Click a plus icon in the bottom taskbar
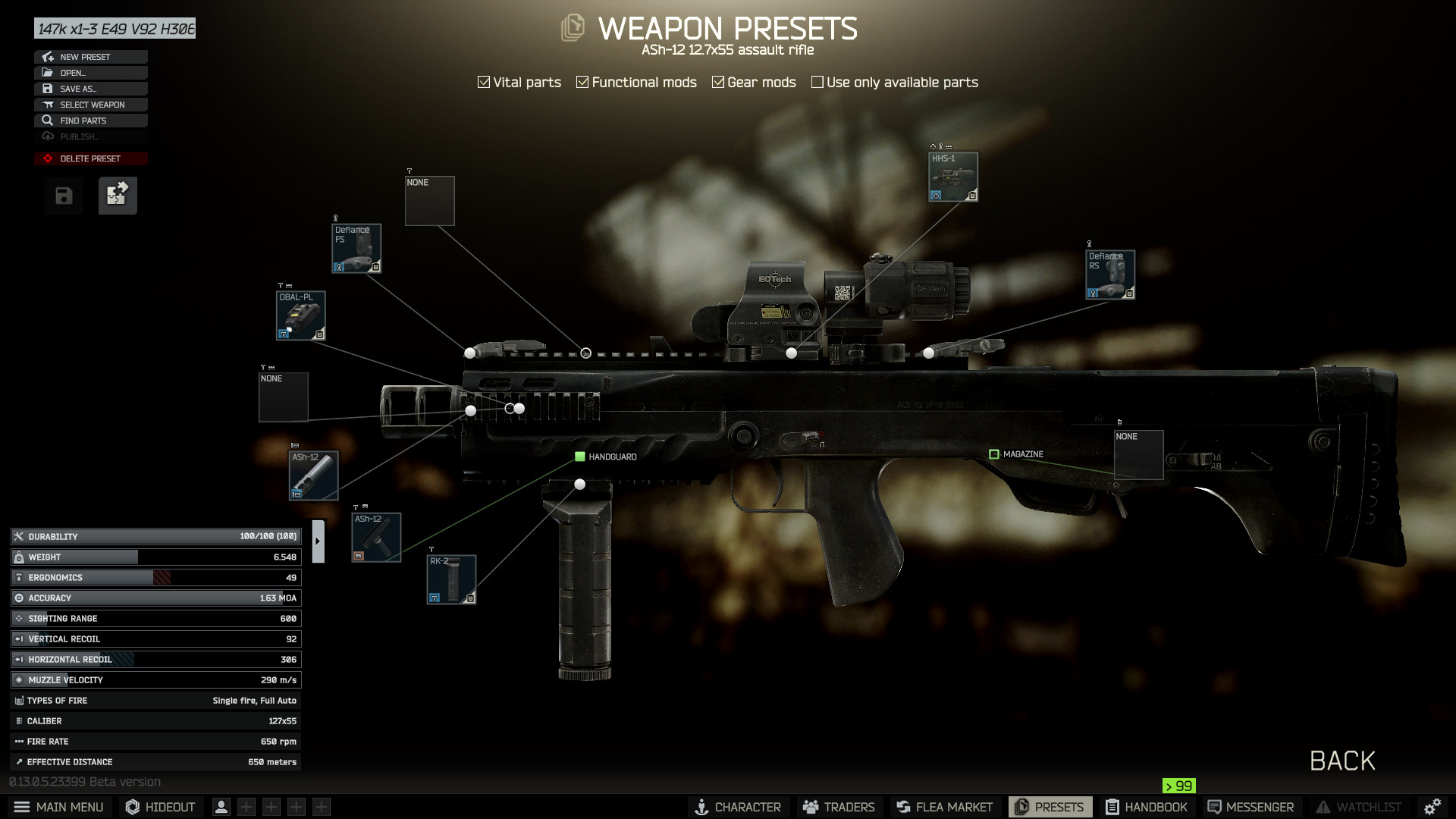 click(246, 807)
